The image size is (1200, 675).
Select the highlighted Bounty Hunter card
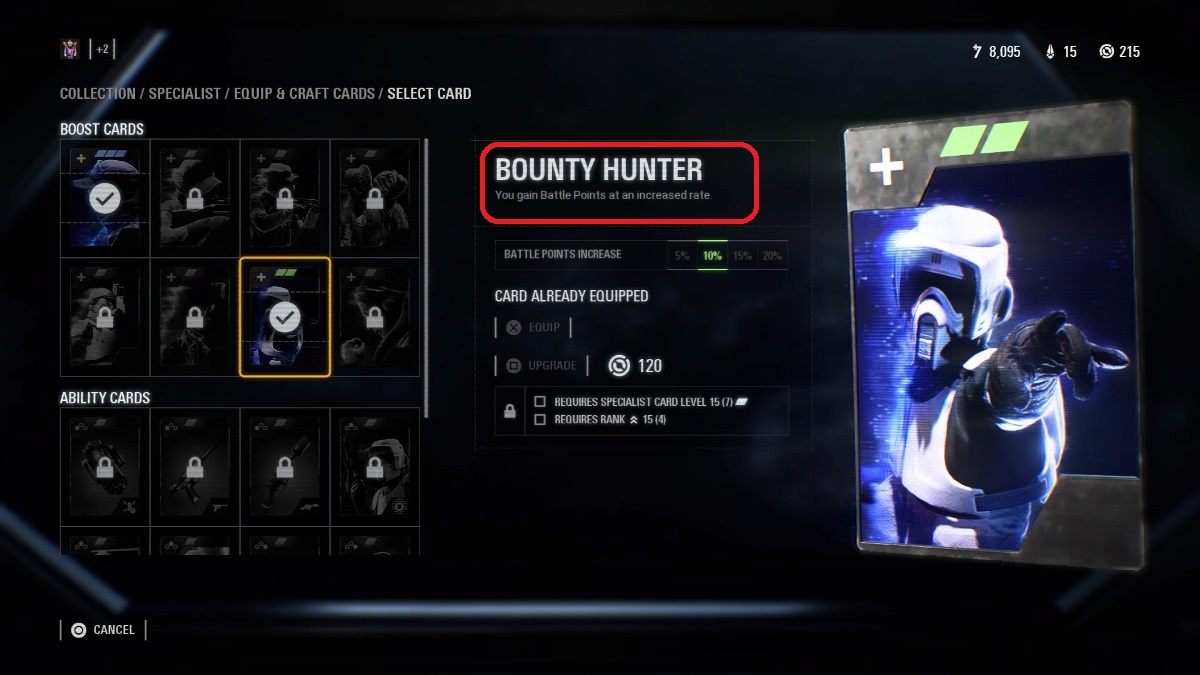coord(285,317)
